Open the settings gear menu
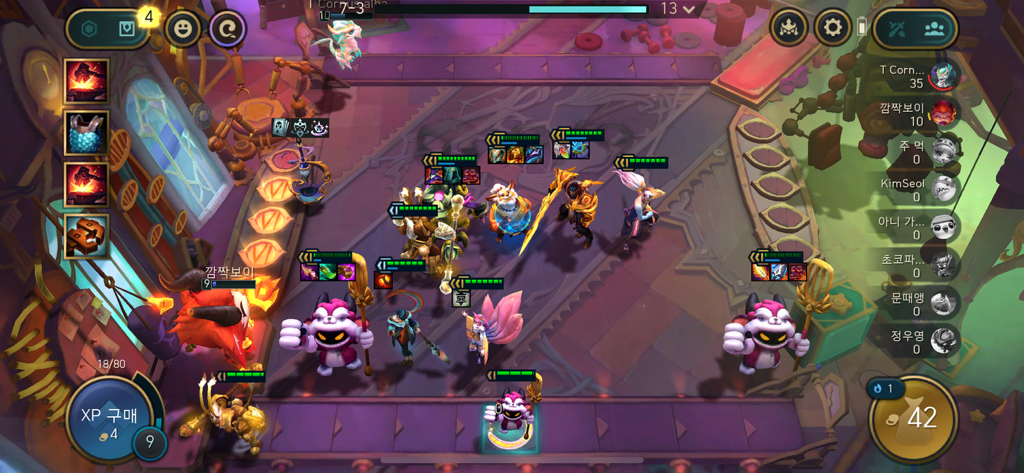Viewport: 1024px width, 473px height. tap(831, 28)
